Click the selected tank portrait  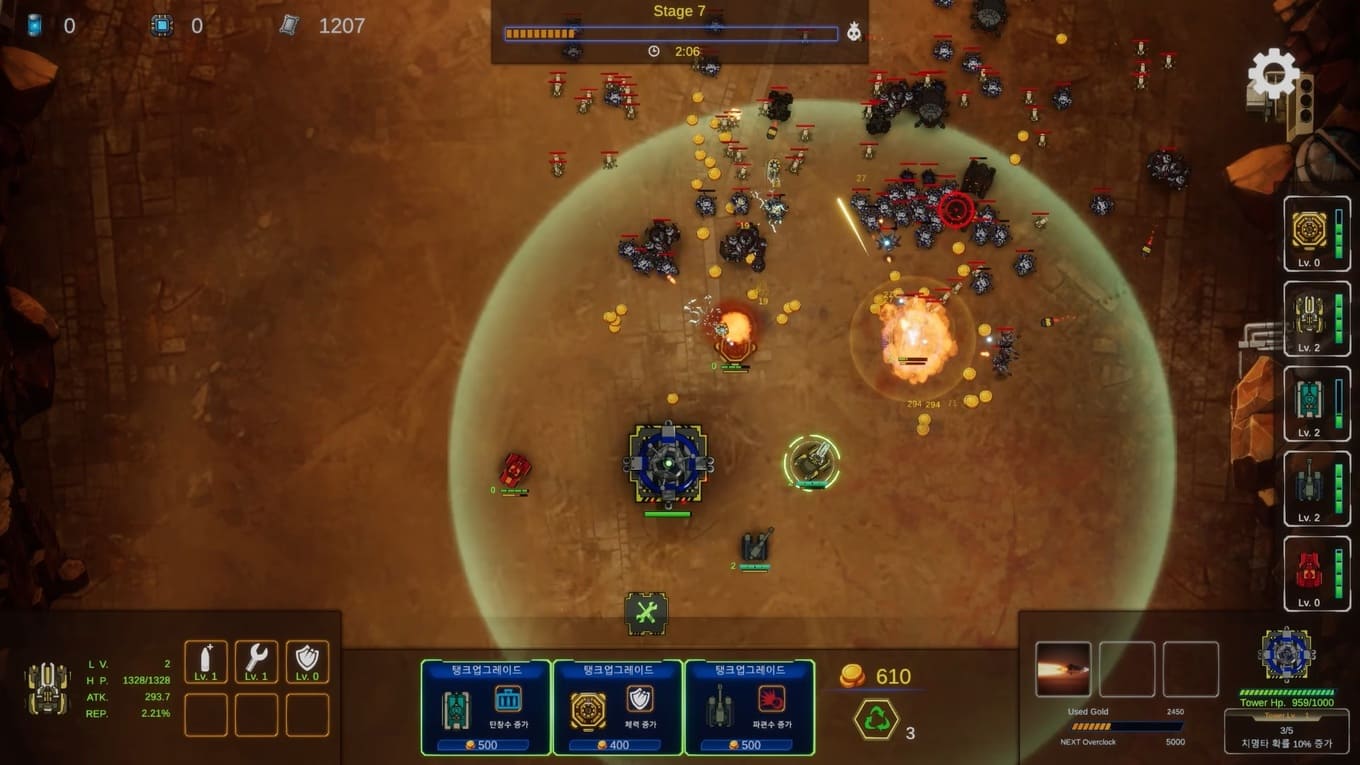coord(48,688)
